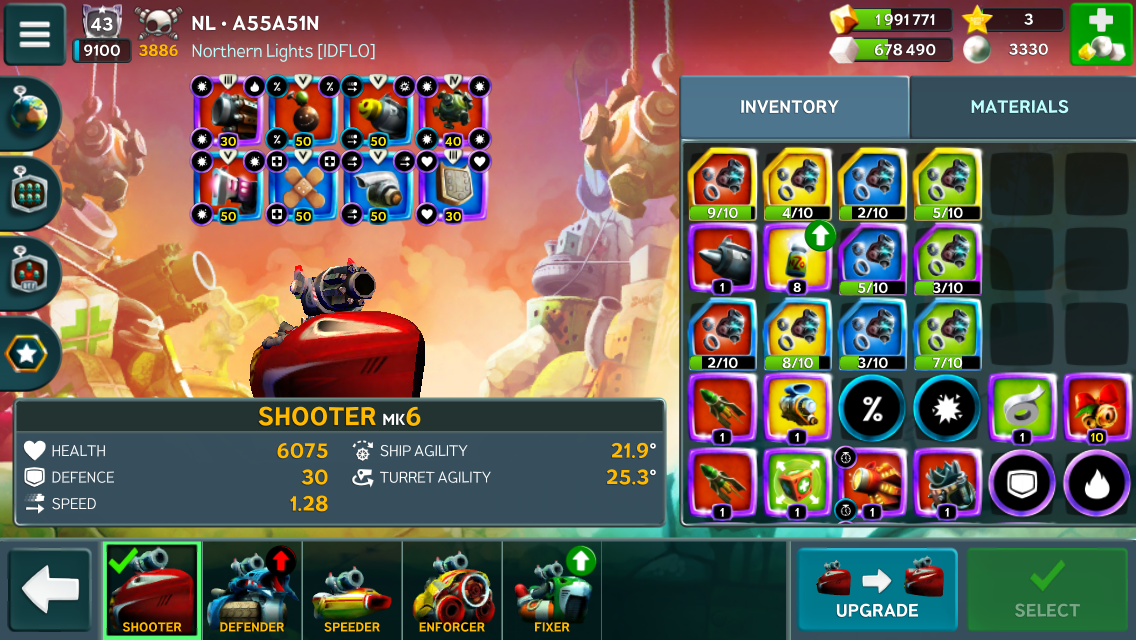This screenshot has width=1136, height=640.
Task: Select the flame perk icon
Action: pos(1096,484)
